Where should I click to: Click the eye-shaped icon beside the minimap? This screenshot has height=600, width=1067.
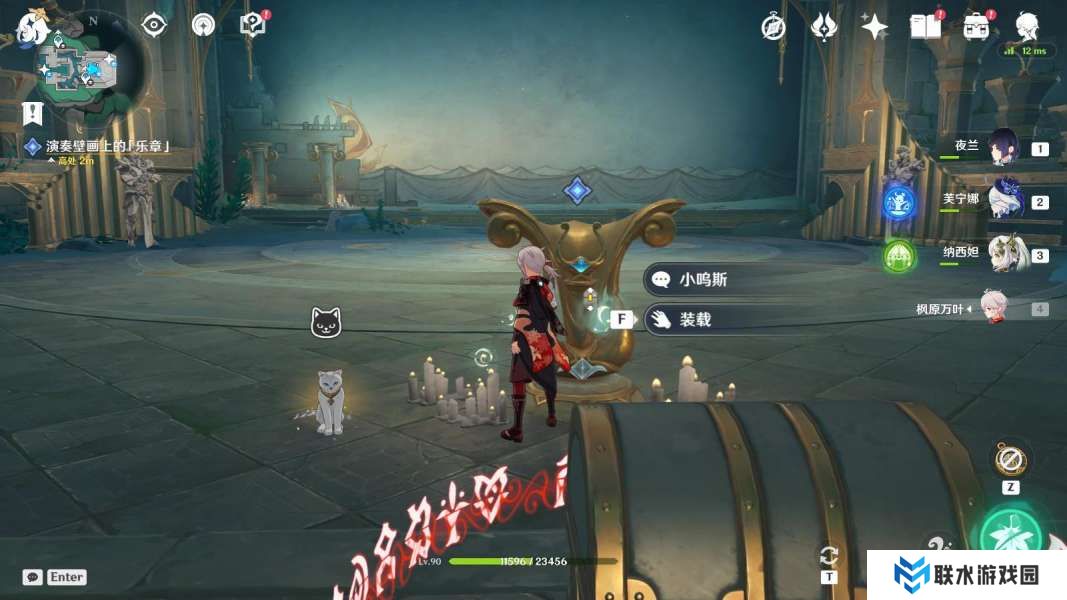point(154,25)
